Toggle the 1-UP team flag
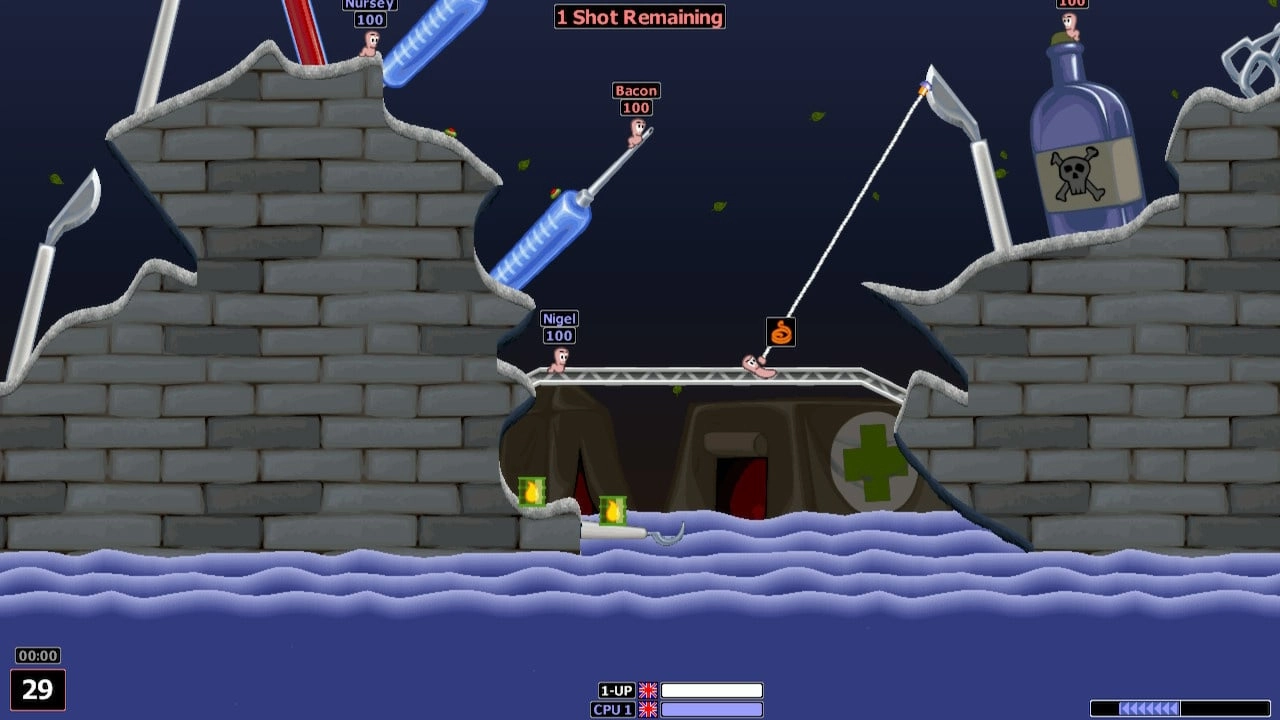The height and width of the screenshot is (720, 1280). point(648,691)
